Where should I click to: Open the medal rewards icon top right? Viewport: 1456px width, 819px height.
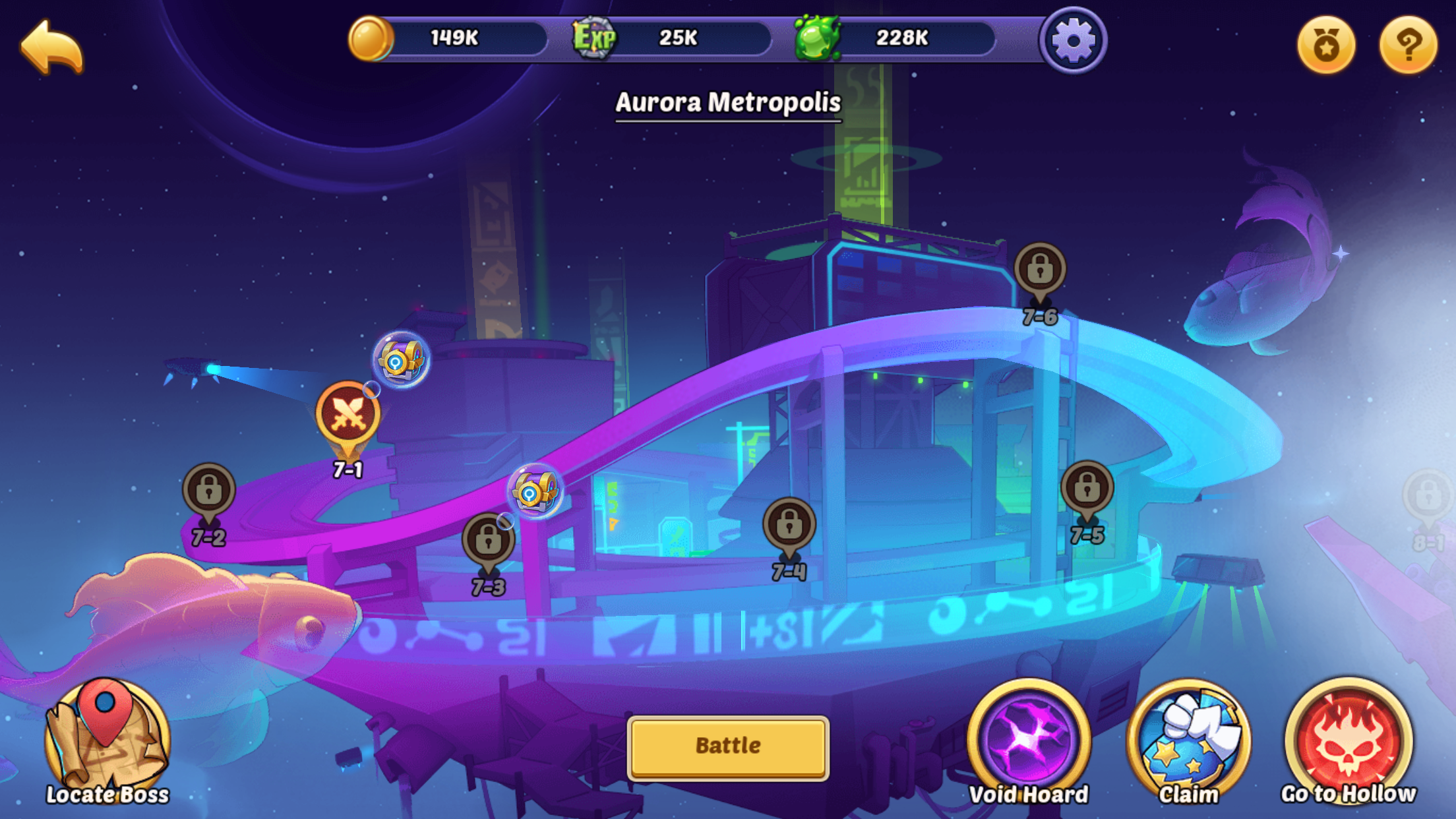click(1327, 44)
